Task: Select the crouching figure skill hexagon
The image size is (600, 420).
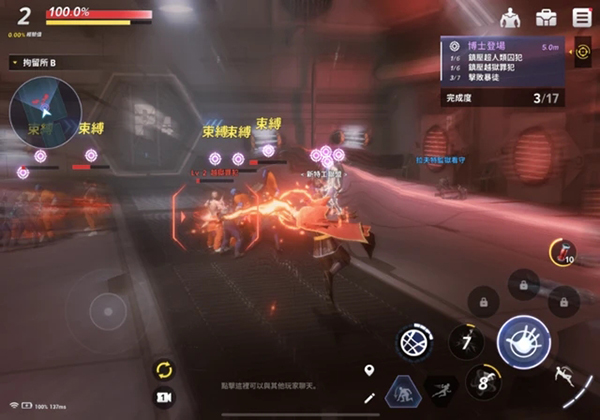Action: 403,392
